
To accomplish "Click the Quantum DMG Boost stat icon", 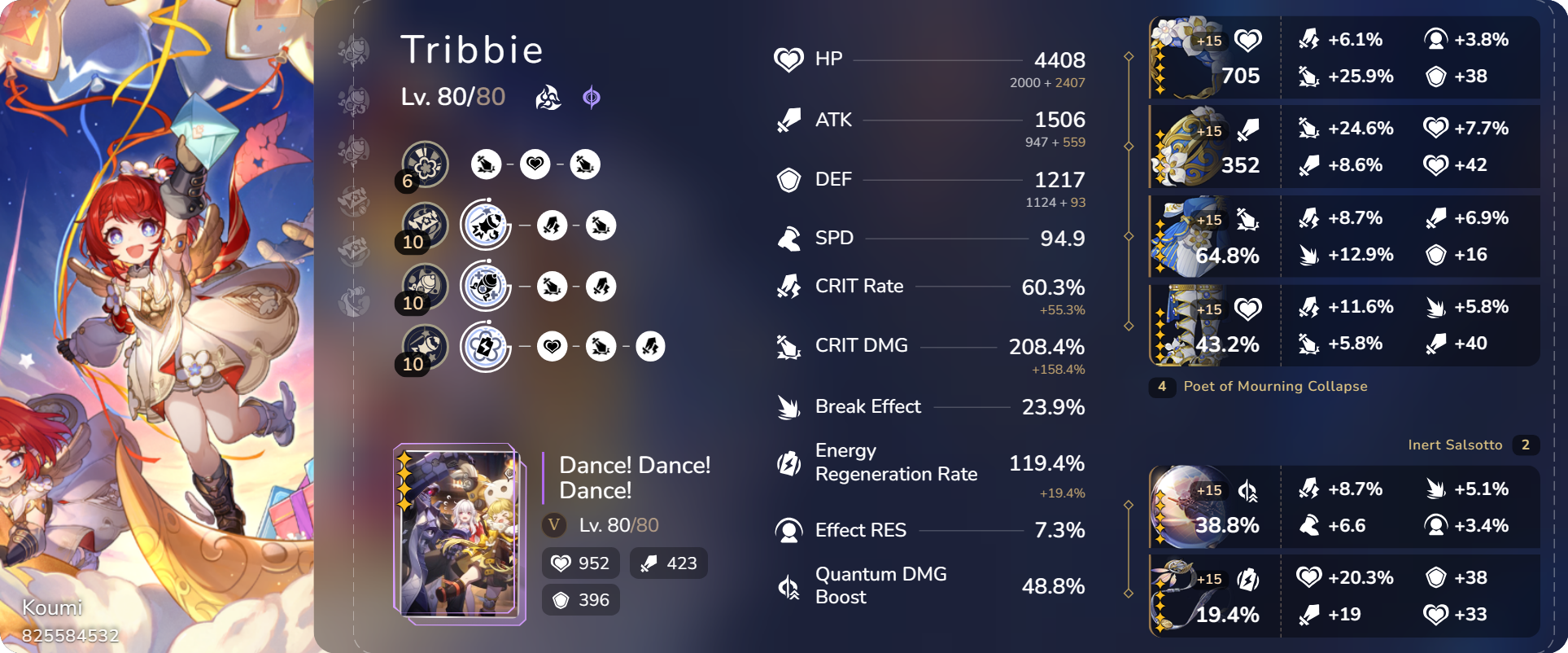I will pyautogui.click(x=788, y=585).
